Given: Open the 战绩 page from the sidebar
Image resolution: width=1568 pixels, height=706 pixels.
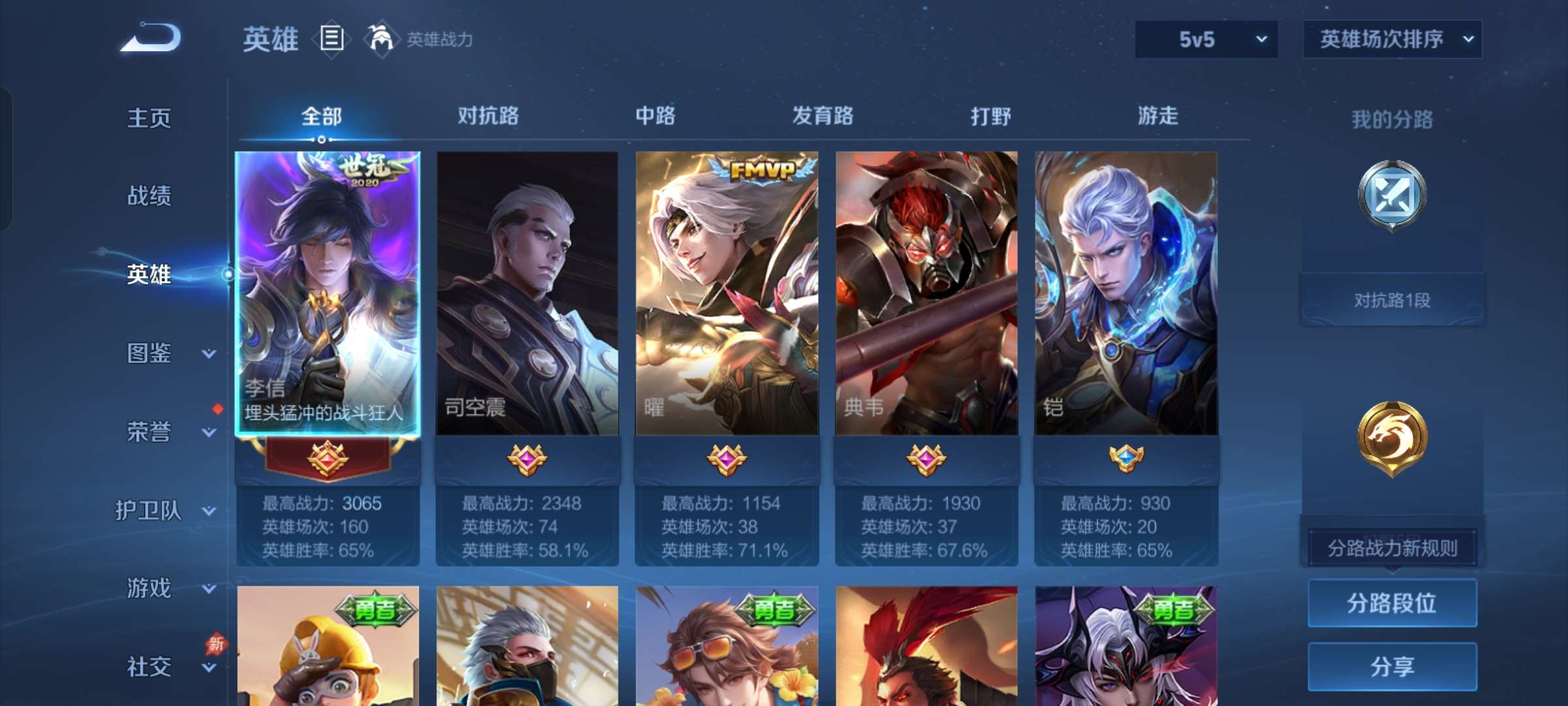Looking at the screenshot, I should pyautogui.click(x=150, y=196).
